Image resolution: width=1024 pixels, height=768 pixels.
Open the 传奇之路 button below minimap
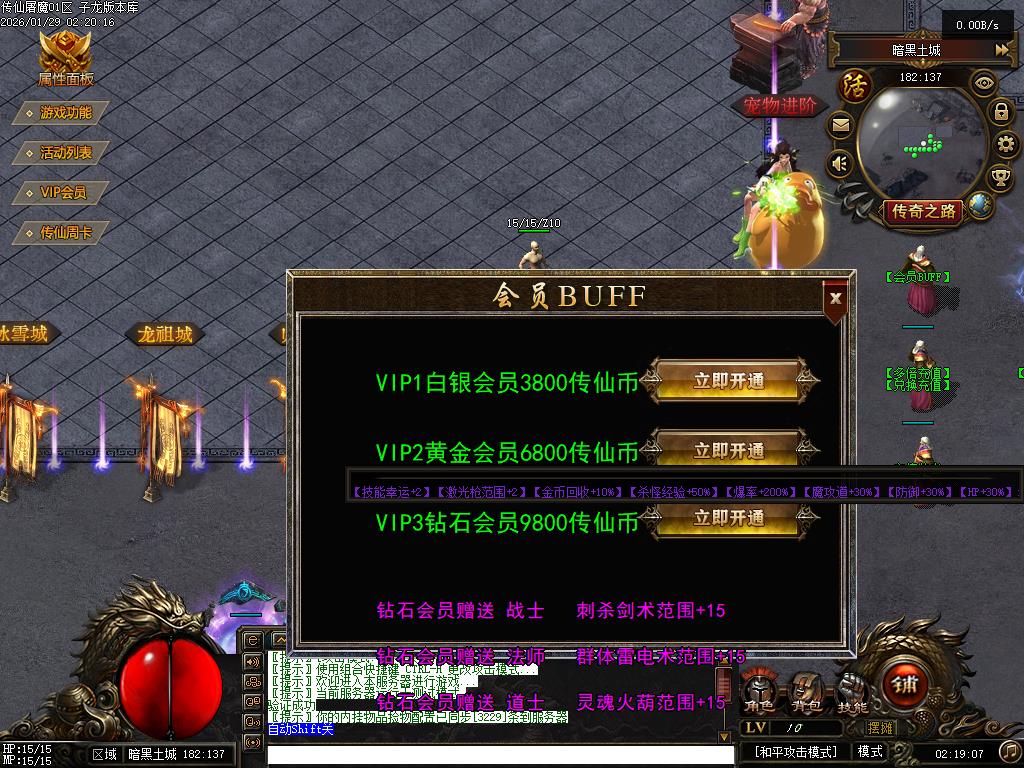click(x=922, y=210)
